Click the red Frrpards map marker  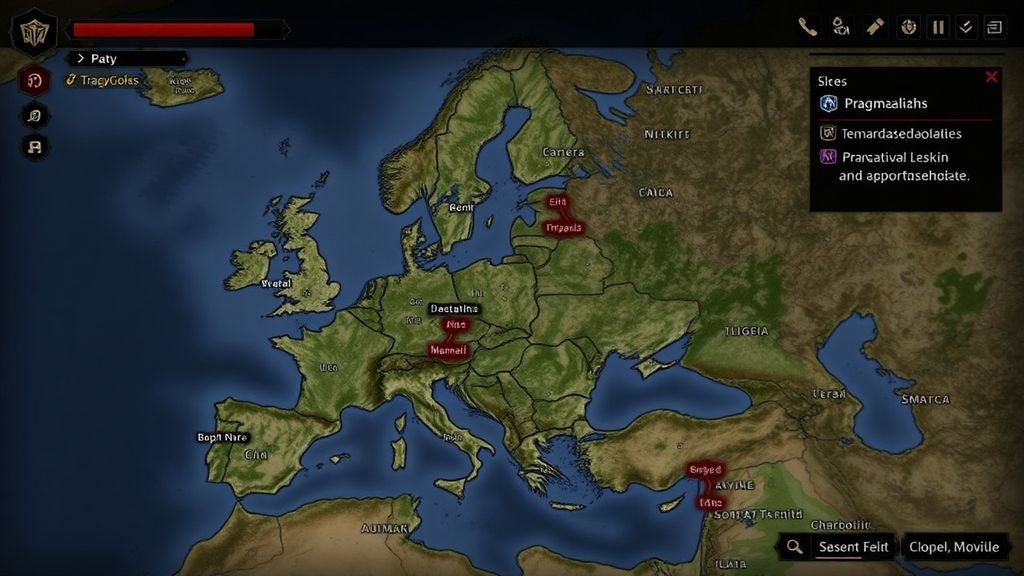(562, 228)
